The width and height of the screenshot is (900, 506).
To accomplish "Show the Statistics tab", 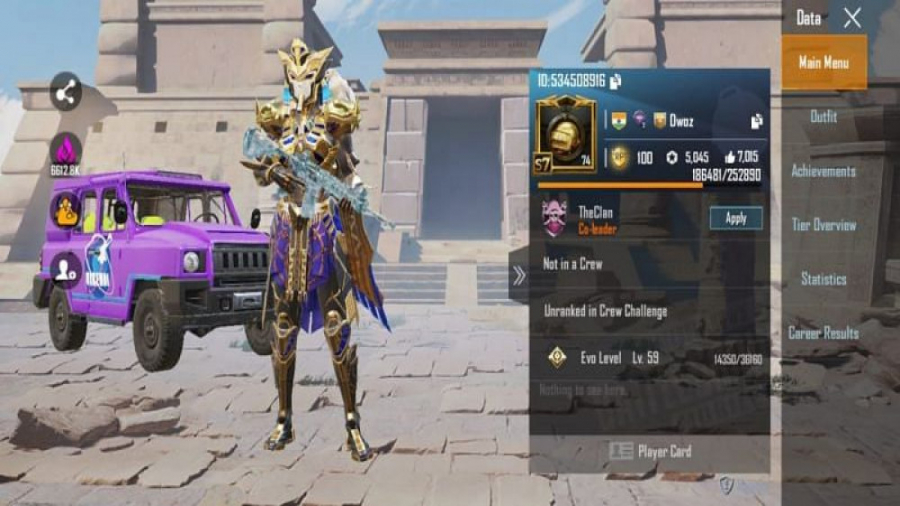I will click(824, 279).
